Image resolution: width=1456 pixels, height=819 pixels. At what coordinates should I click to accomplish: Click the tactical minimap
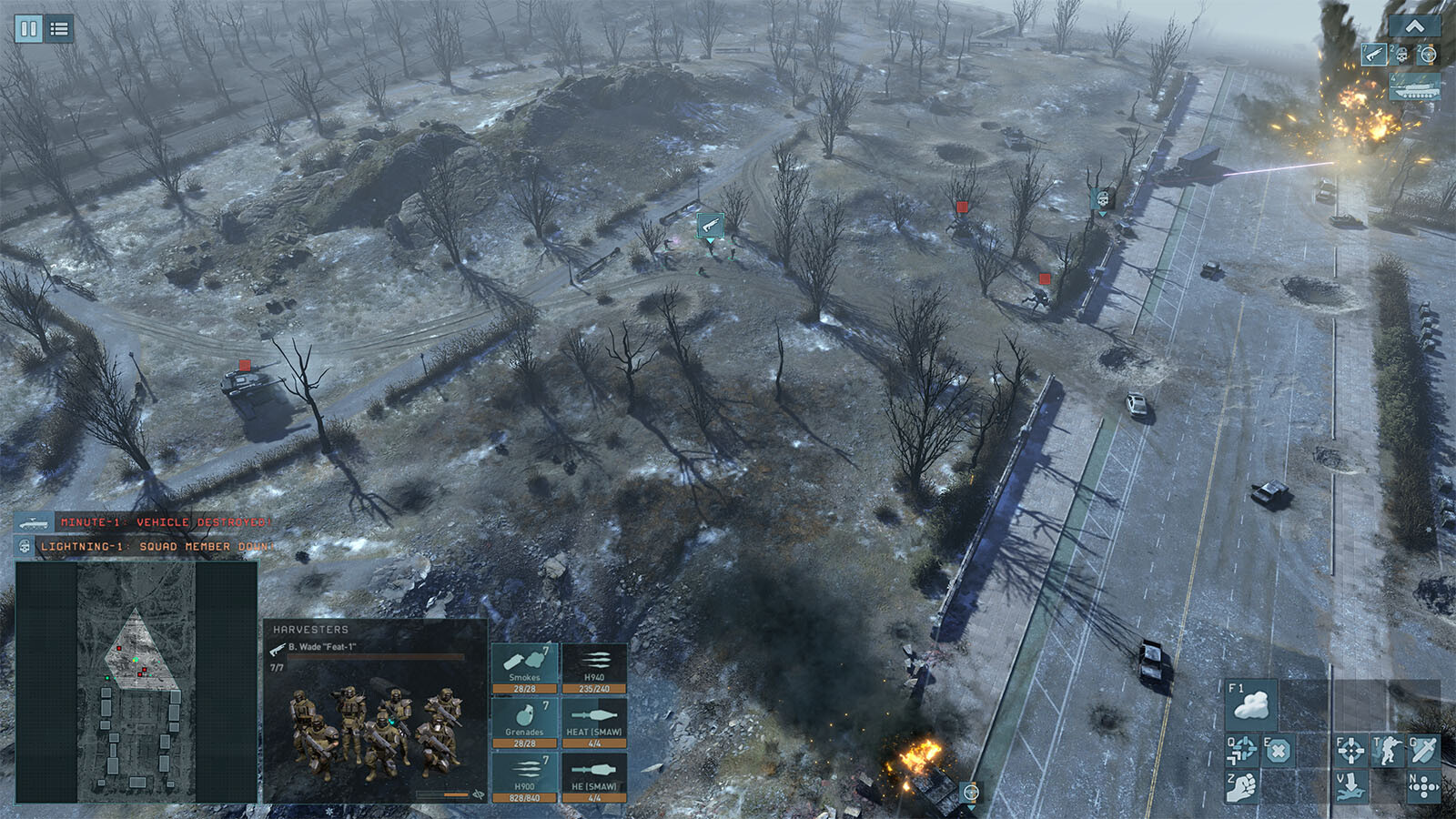(x=136, y=681)
